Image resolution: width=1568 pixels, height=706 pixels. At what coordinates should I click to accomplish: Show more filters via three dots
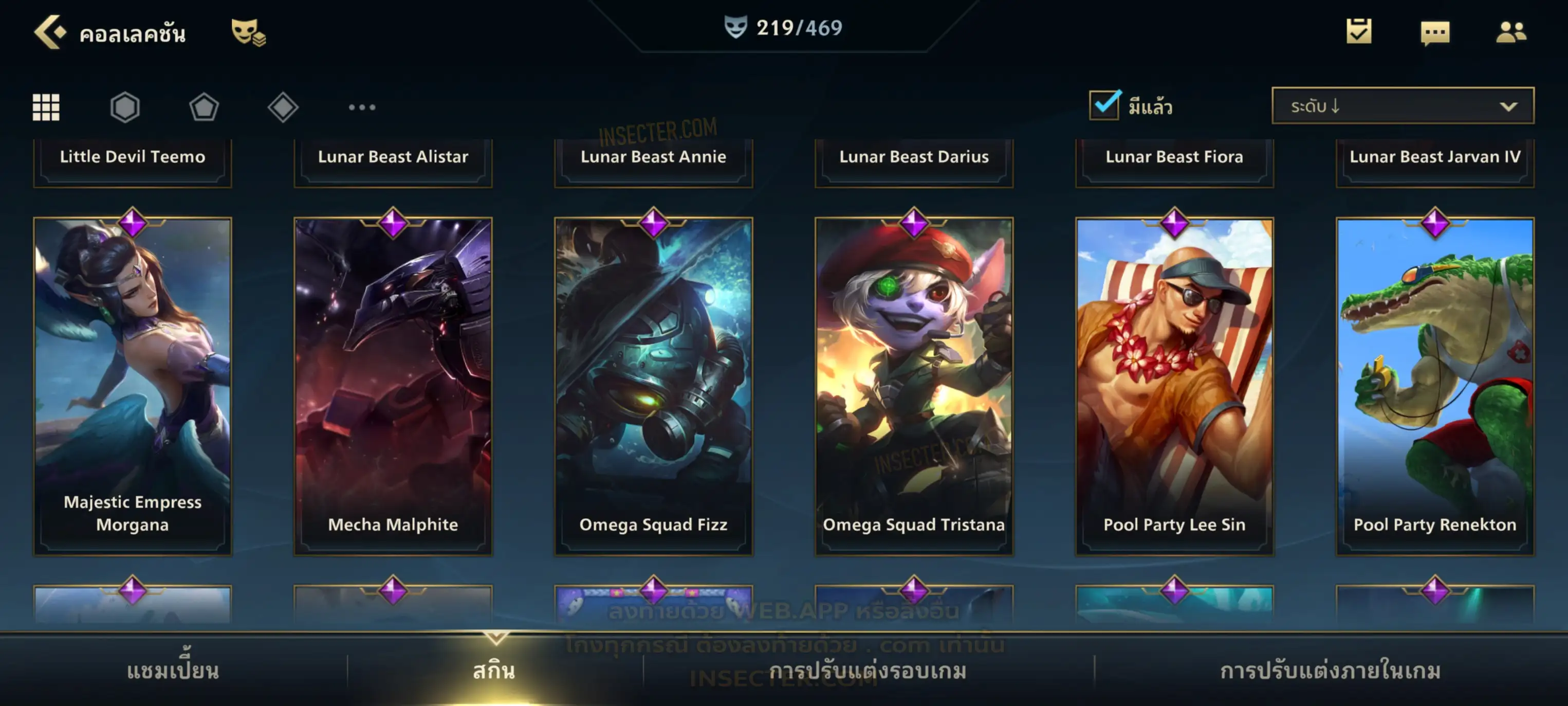pos(362,107)
